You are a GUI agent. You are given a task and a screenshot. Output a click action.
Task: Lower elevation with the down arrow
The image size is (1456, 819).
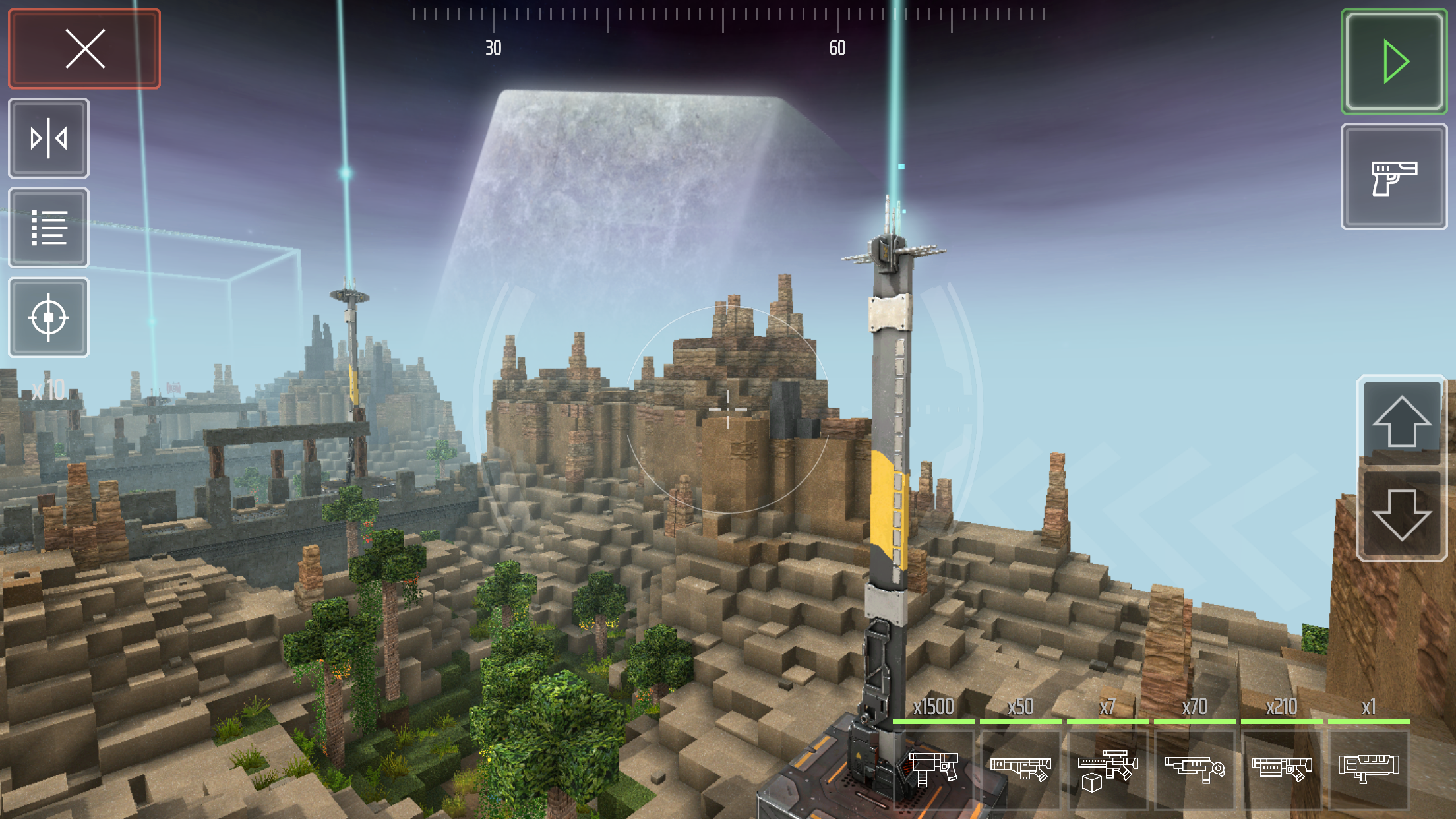(1401, 516)
